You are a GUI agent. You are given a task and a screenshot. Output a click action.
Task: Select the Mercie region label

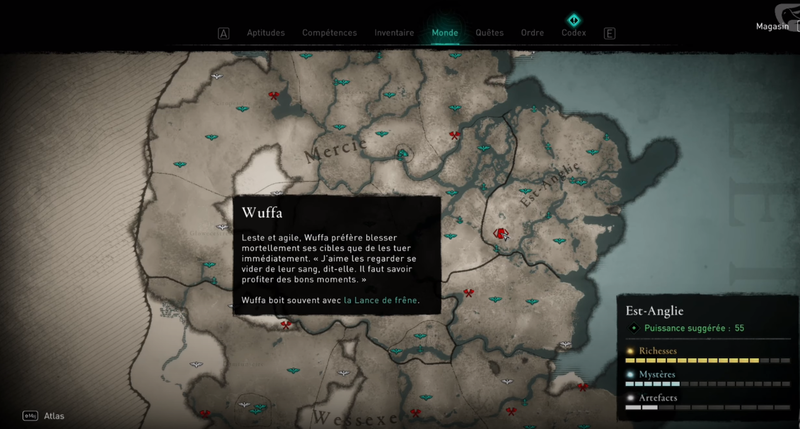334,149
